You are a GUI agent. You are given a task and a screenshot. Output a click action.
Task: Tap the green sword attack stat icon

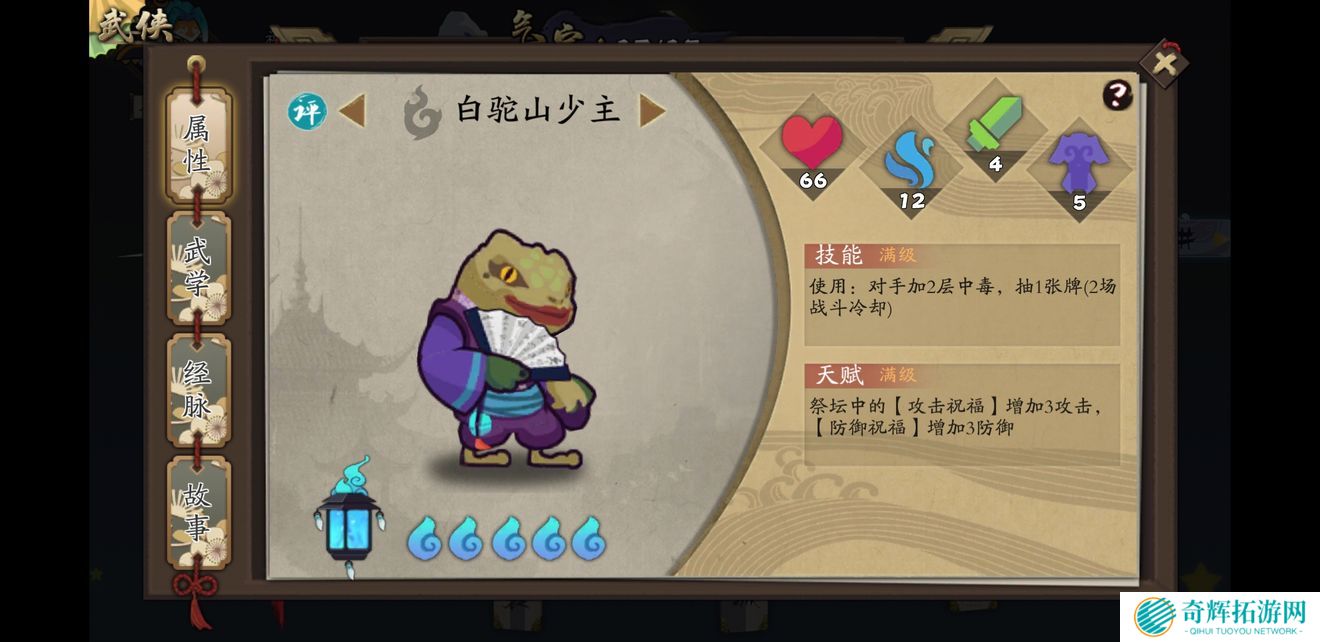(x=995, y=130)
